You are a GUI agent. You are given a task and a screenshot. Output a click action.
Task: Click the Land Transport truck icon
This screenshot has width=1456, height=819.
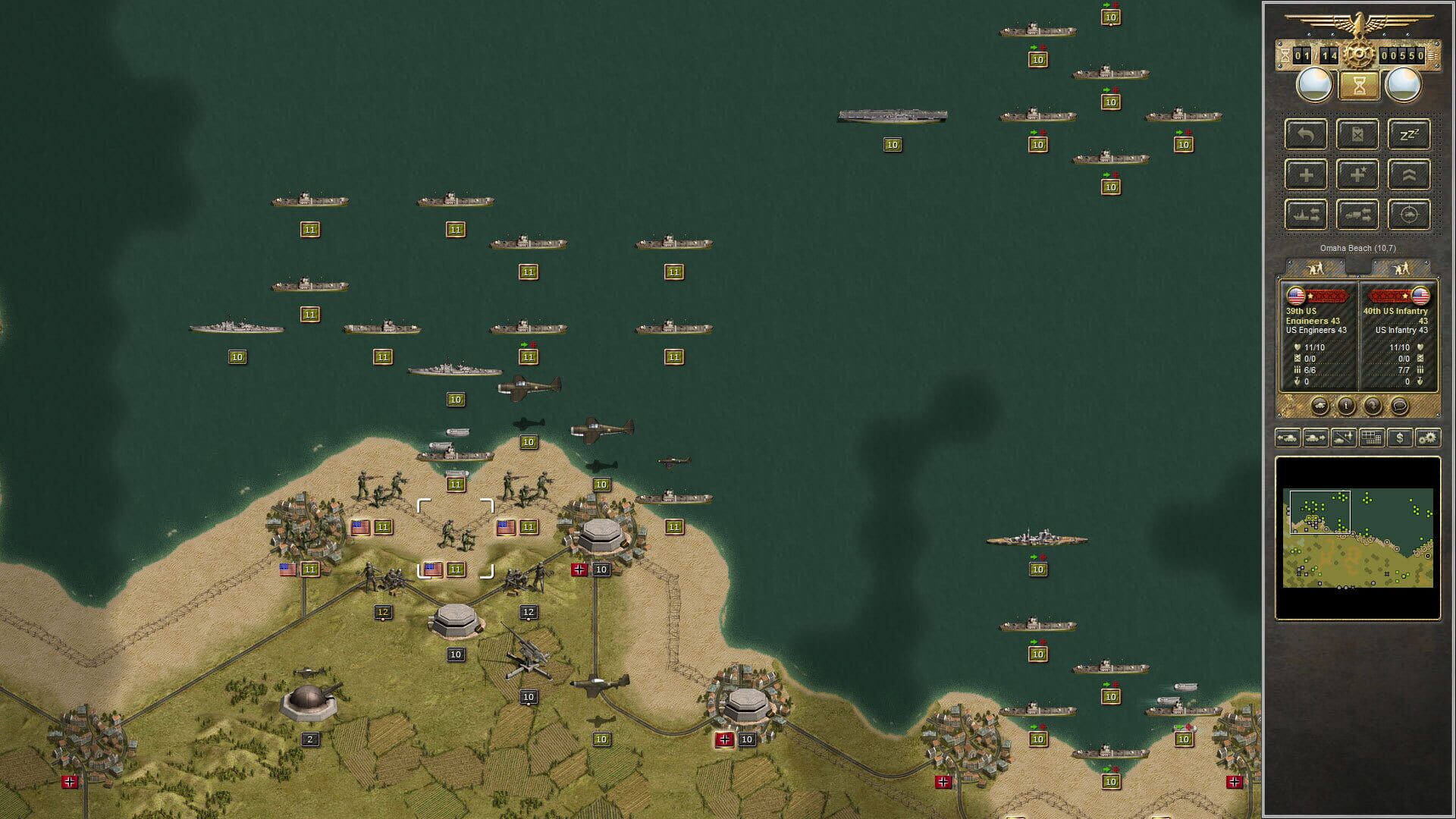1357,215
